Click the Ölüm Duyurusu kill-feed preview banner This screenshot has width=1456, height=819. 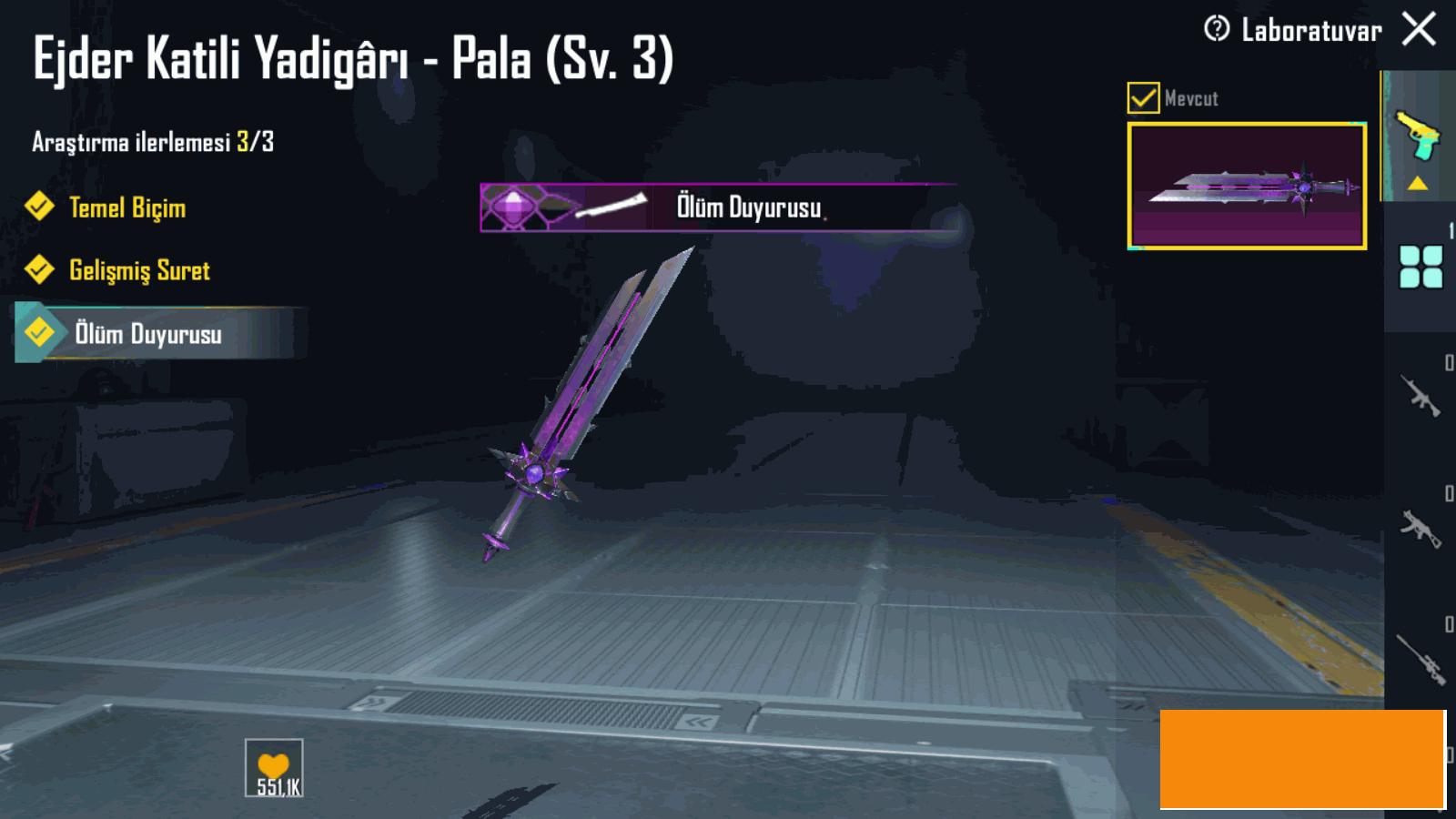717,207
